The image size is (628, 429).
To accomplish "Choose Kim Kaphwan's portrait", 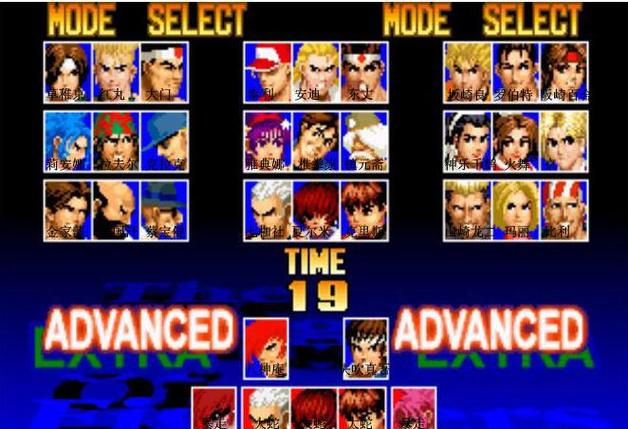I will point(67,209).
